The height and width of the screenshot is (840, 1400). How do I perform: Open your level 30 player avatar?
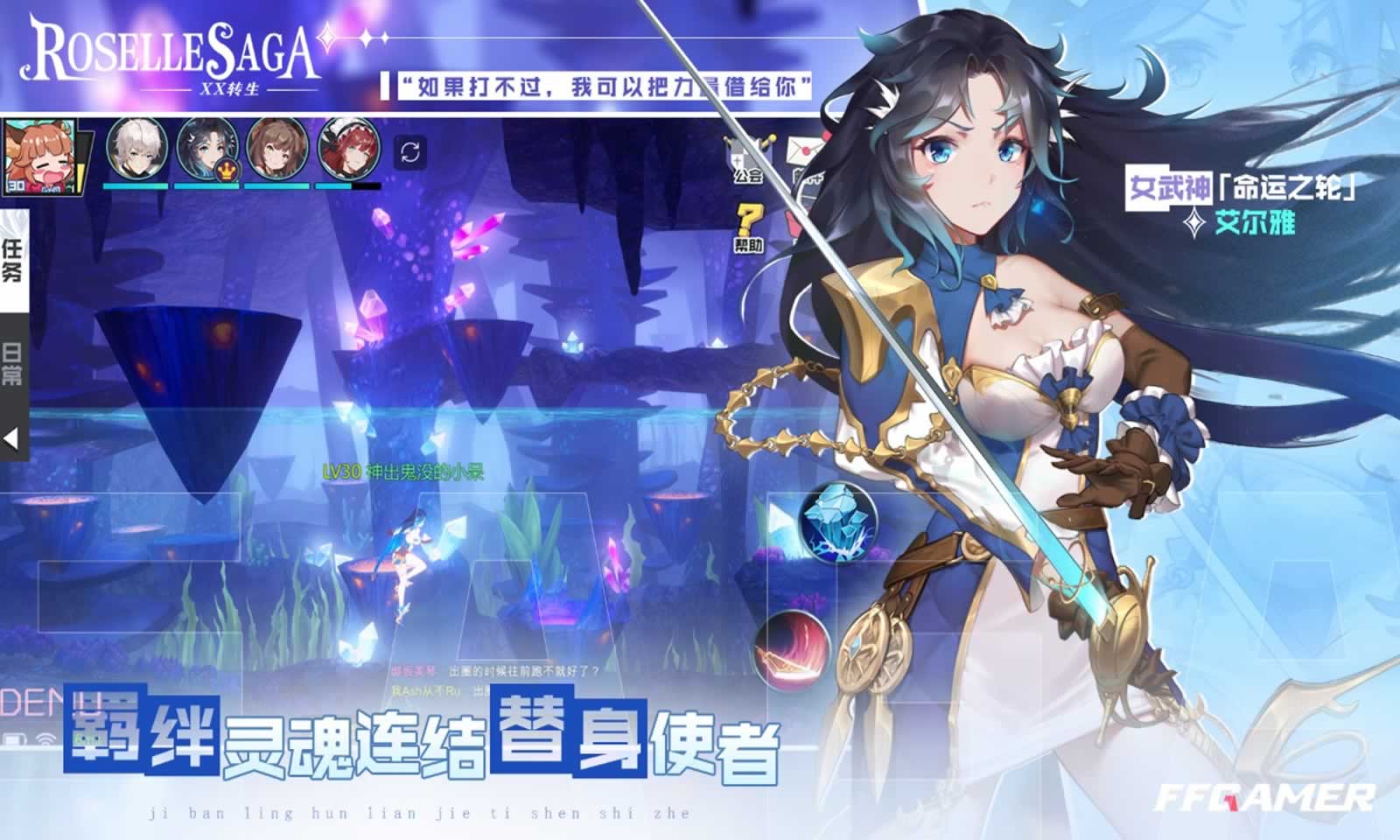point(38,157)
